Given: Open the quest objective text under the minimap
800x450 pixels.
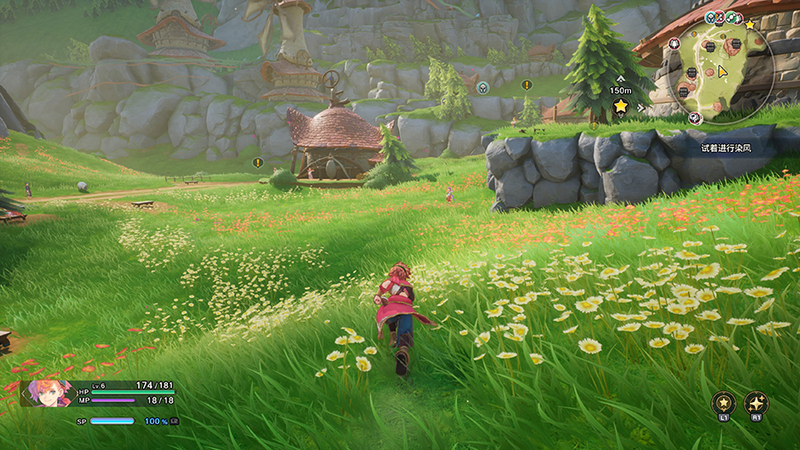Looking at the screenshot, I should (x=725, y=148).
